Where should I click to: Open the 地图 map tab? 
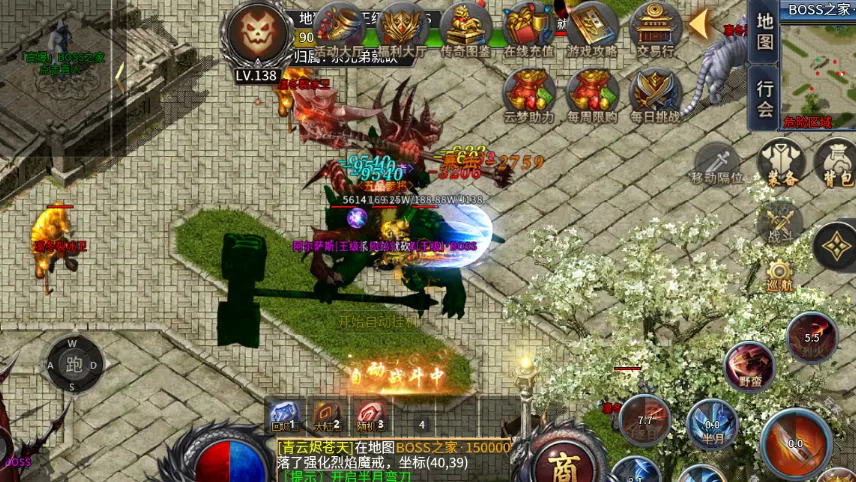(765, 32)
